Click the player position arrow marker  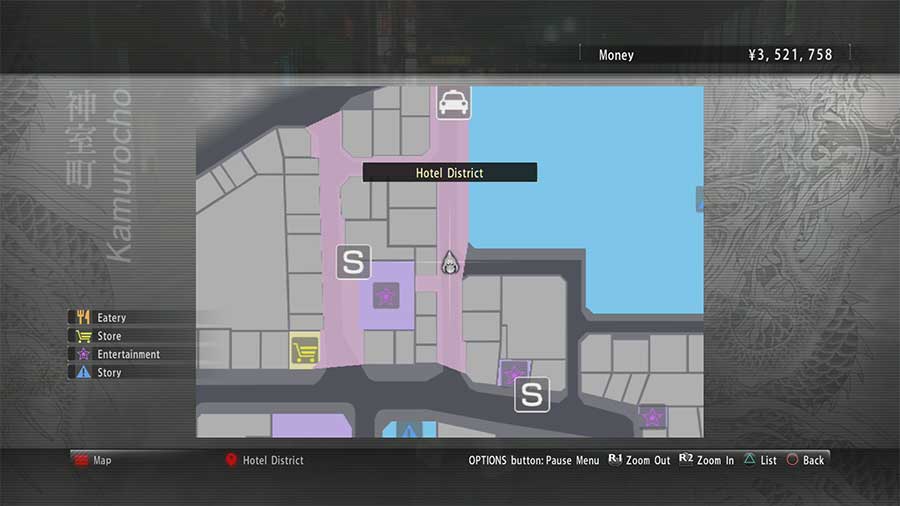tap(450, 262)
